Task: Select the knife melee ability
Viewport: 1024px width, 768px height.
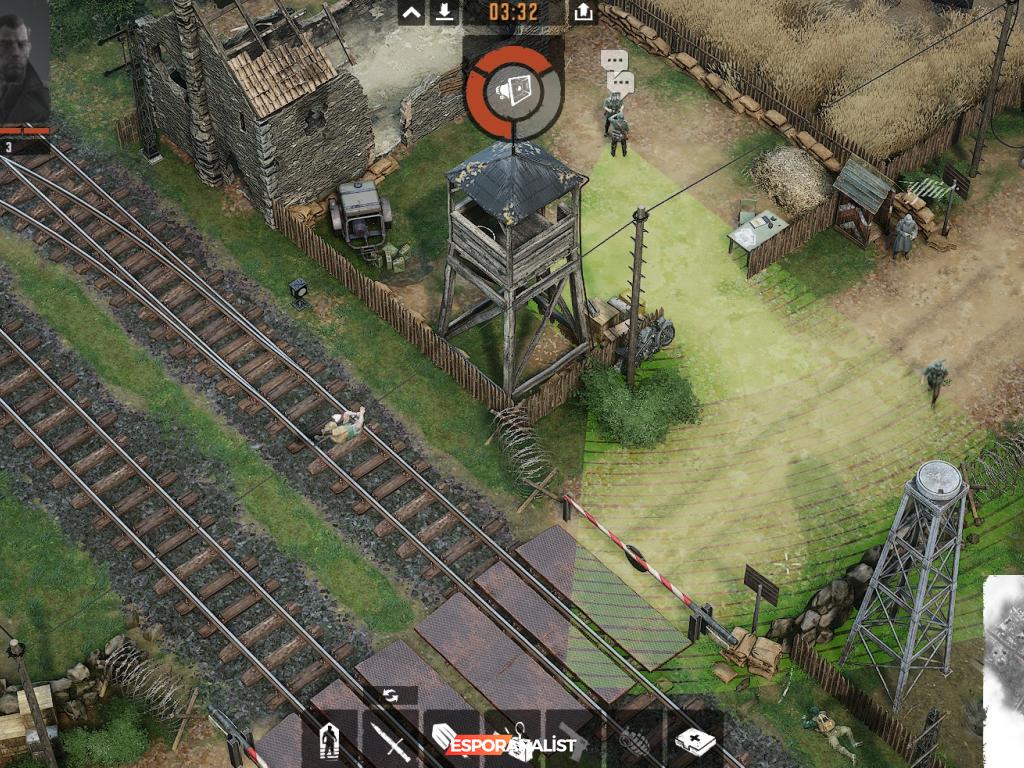Action: [388, 742]
